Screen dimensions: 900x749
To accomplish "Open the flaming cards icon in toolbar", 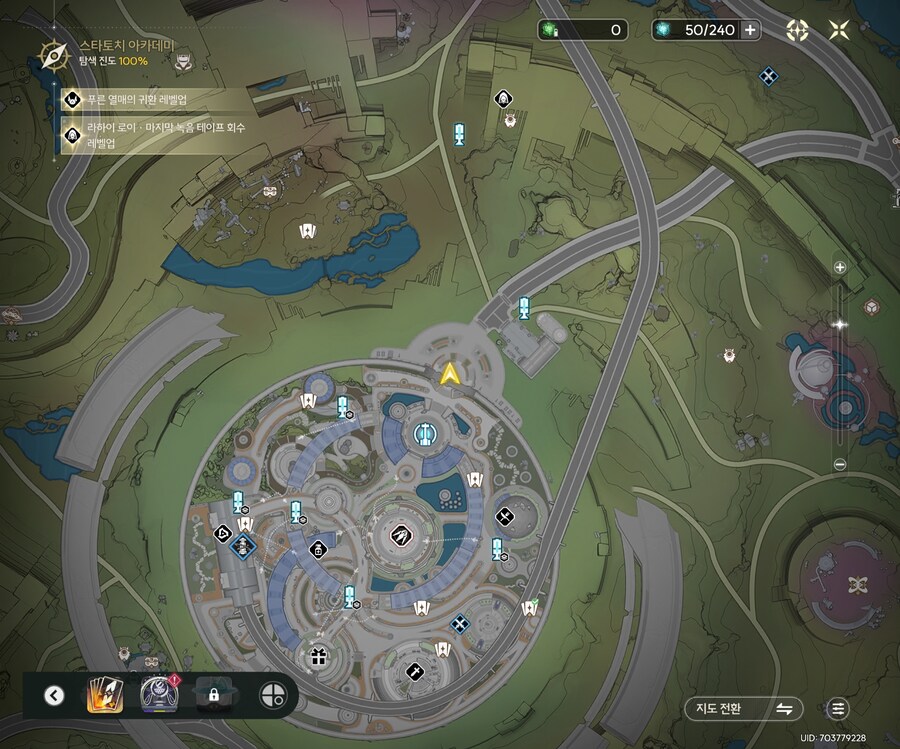I will coord(104,694).
